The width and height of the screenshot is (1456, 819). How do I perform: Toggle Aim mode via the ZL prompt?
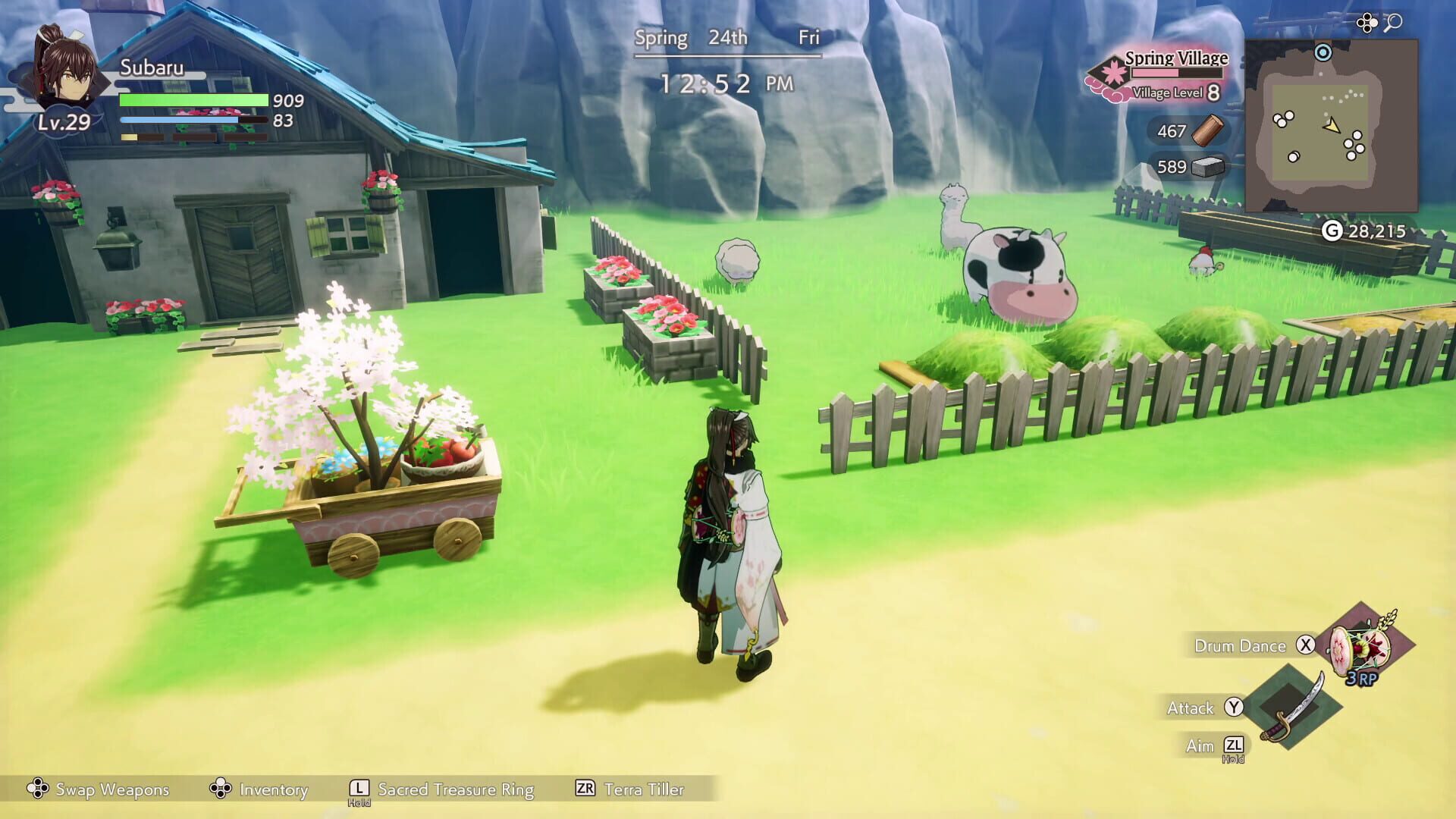1234,746
